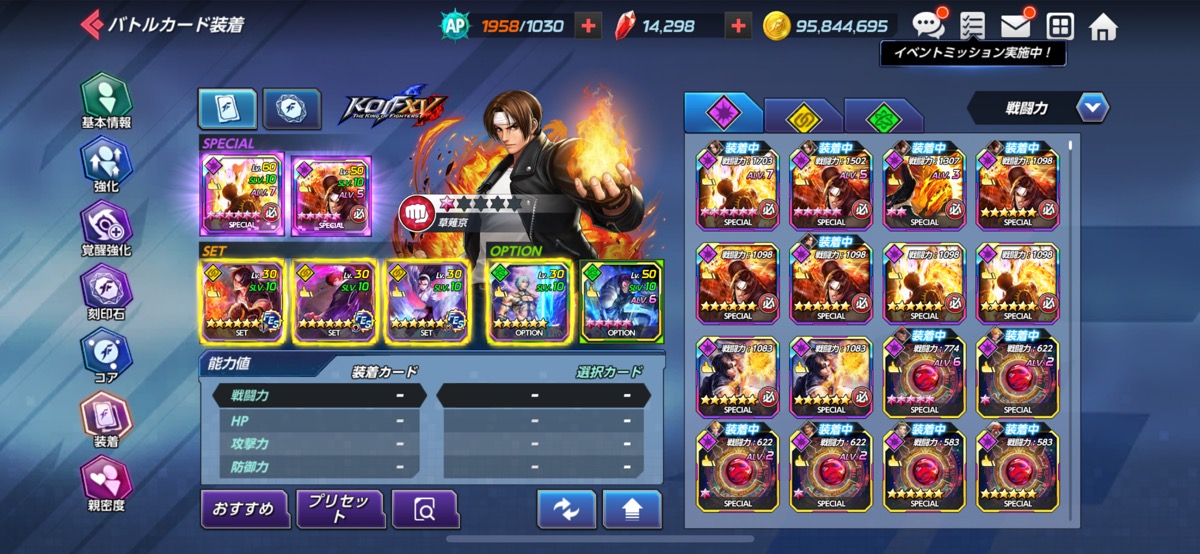
Task: Open the 親密度 menu
Action: click(x=106, y=479)
